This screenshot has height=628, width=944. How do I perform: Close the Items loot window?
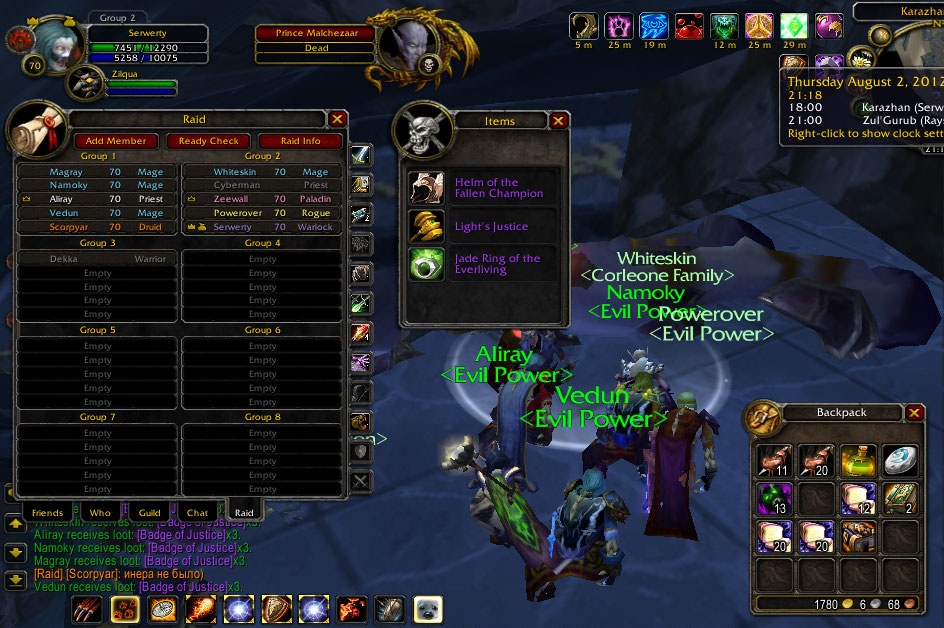(558, 121)
